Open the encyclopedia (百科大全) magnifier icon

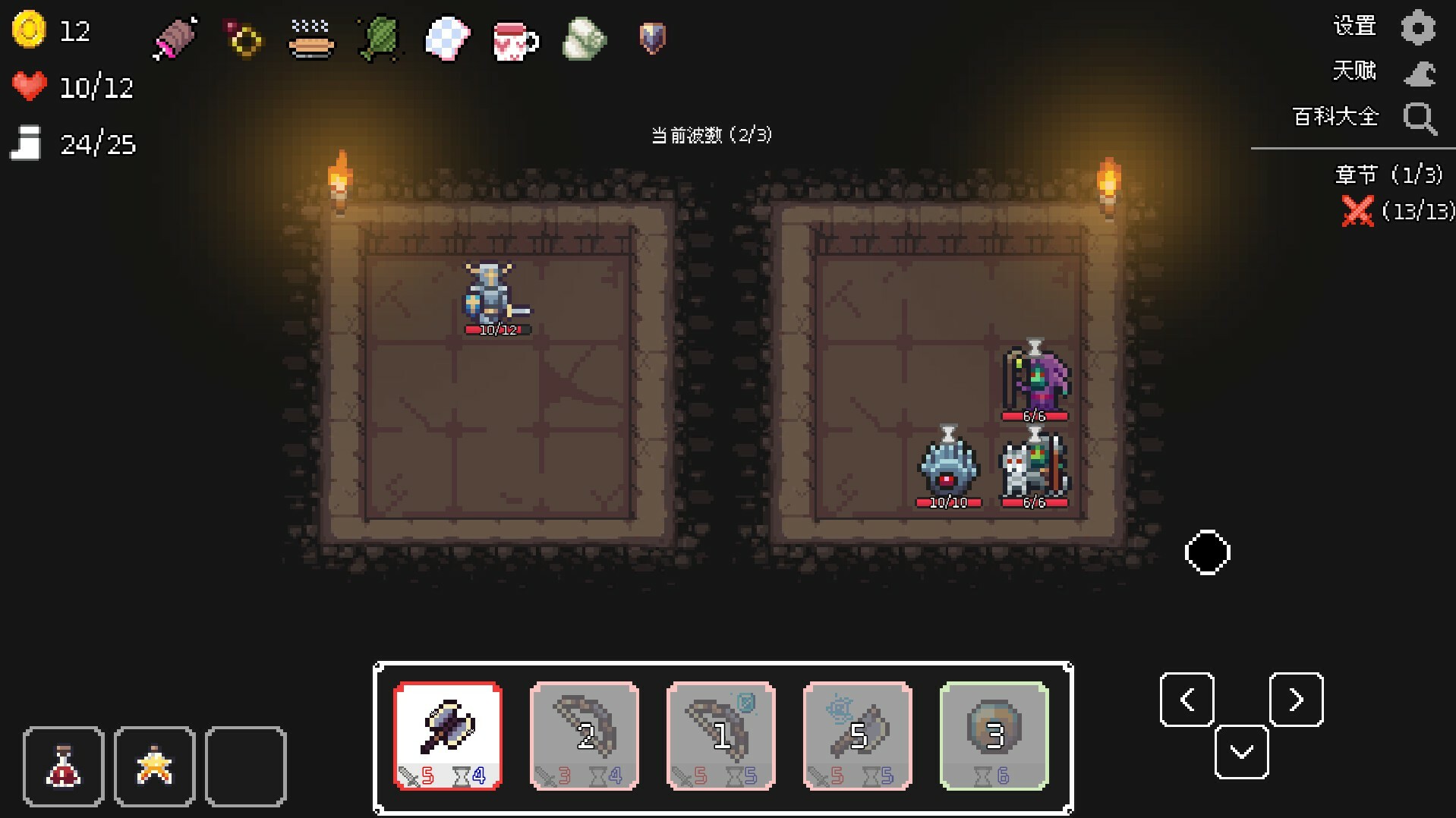[1420, 118]
